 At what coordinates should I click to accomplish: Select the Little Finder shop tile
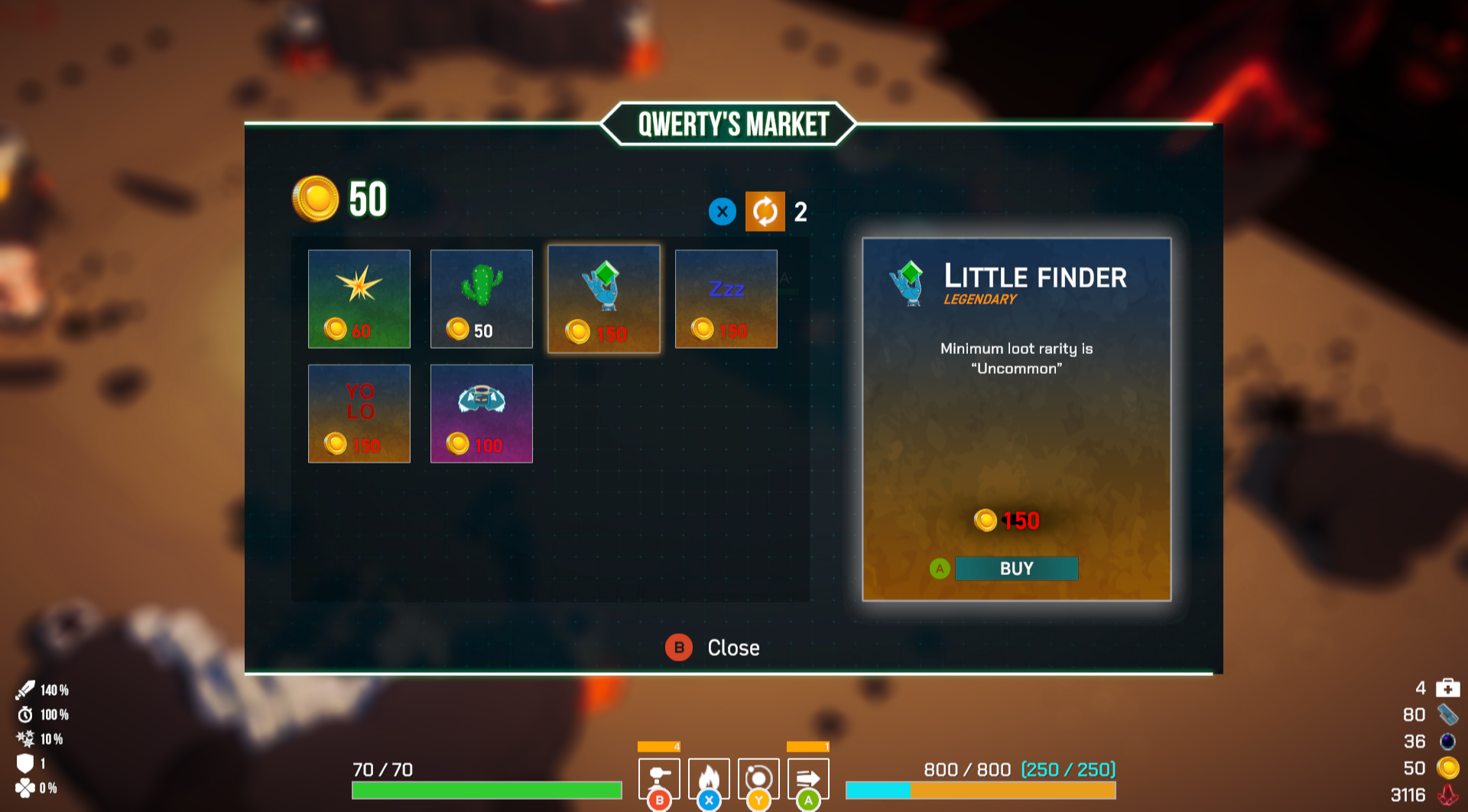tap(604, 299)
